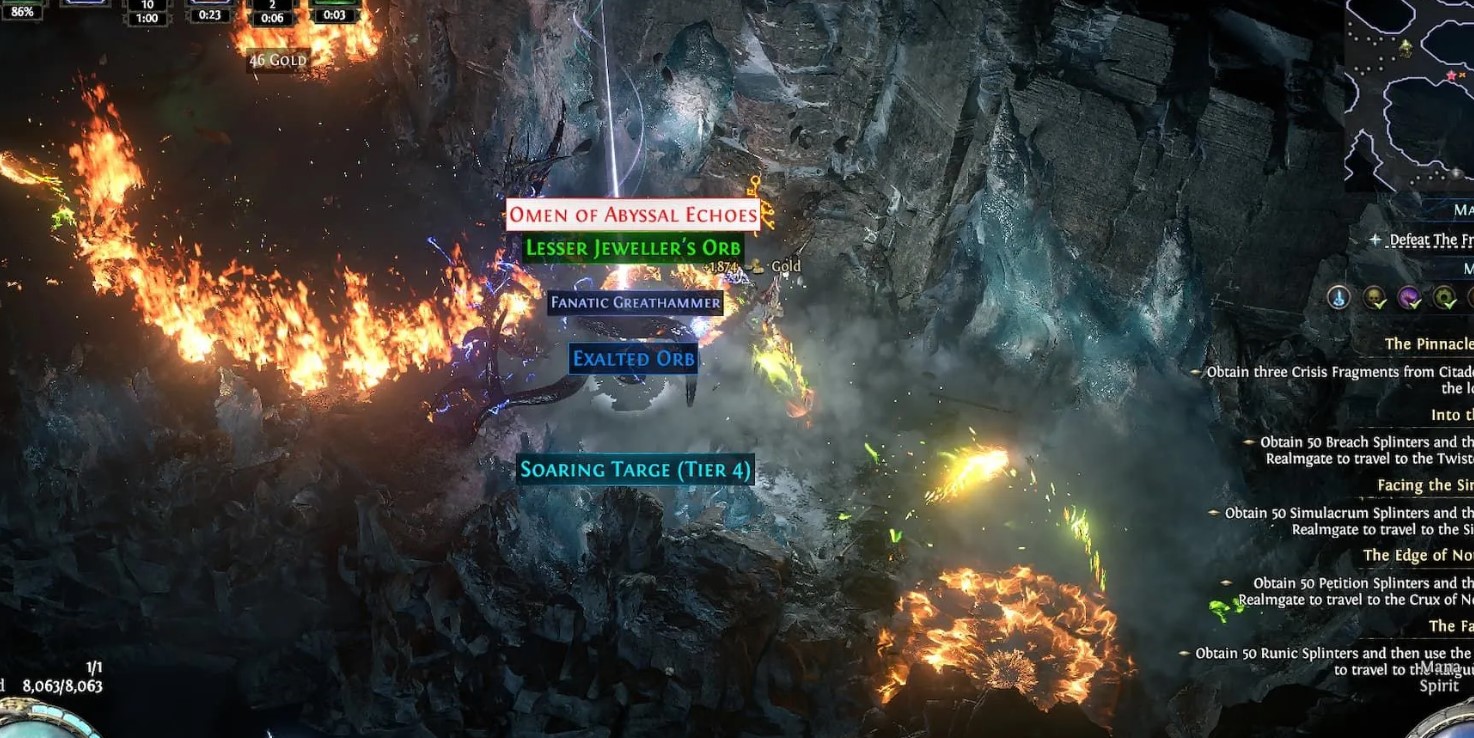Select the Defeat The map objective

click(x=1430, y=240)
